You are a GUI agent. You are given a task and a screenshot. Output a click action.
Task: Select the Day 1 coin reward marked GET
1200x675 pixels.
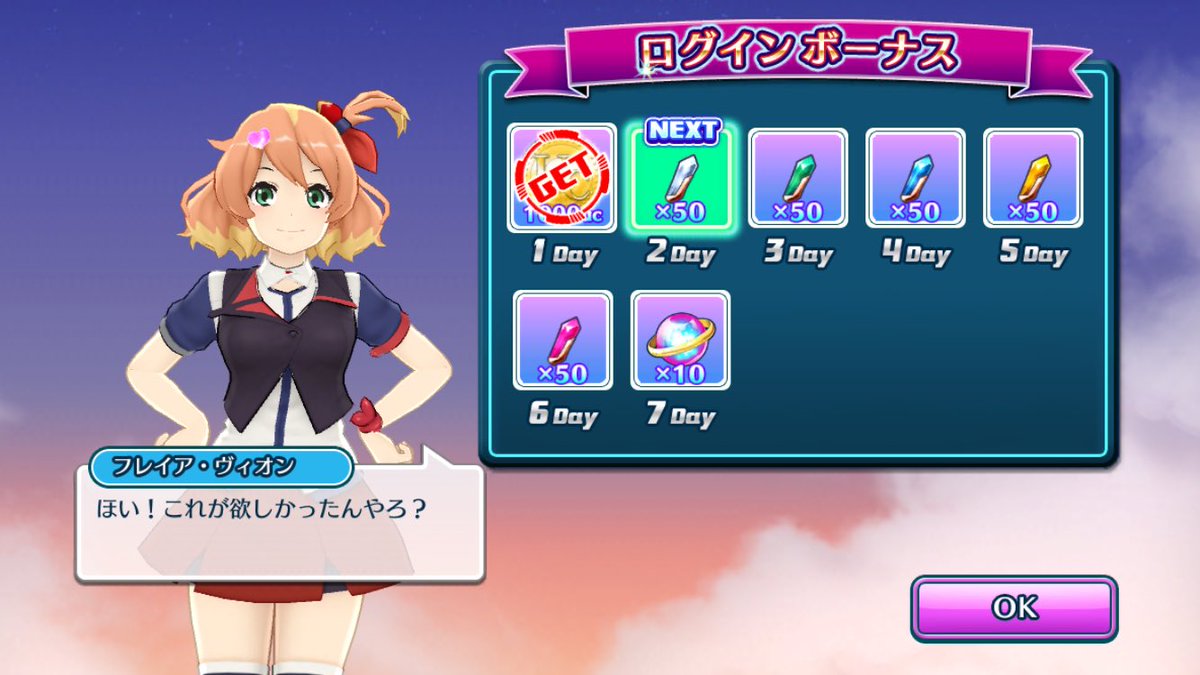tap(562, 178)
